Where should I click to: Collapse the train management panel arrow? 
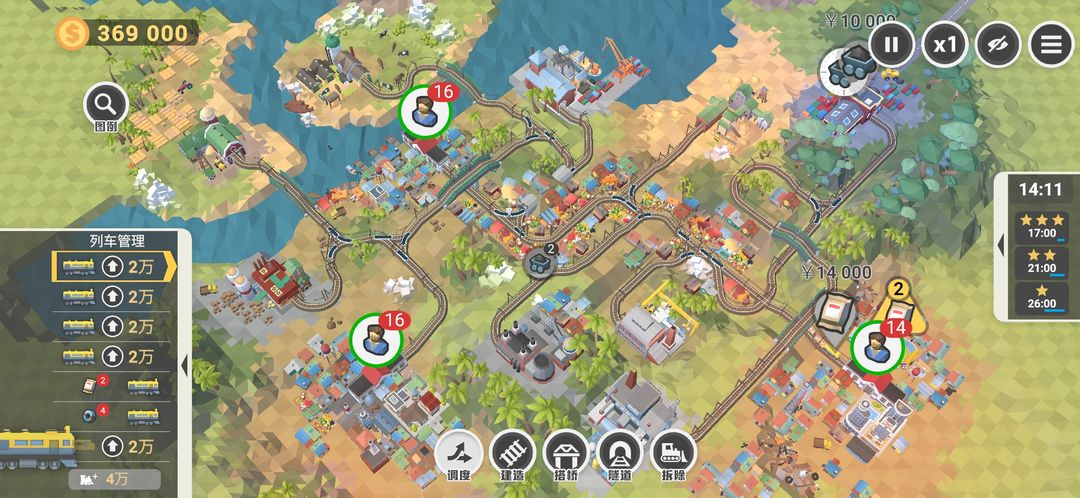coord(184,366)
